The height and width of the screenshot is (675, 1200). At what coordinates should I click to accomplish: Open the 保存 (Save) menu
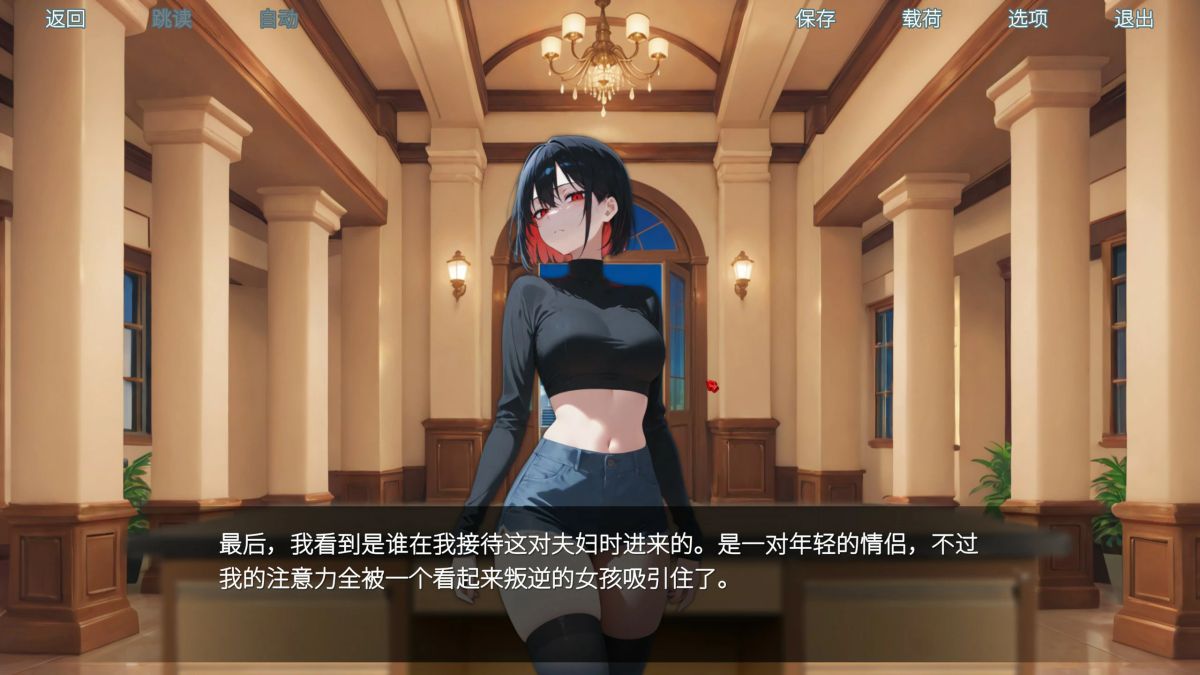point(815,19)
